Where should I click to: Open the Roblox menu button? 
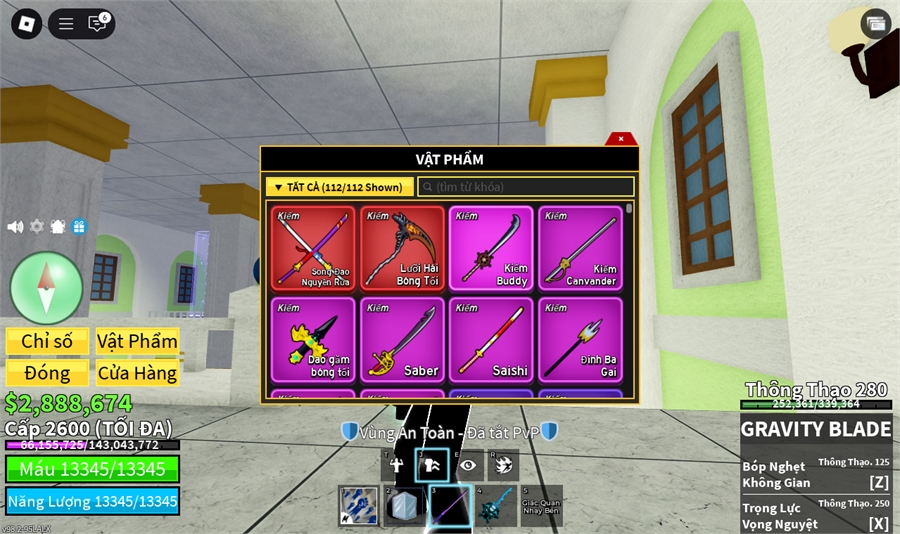pyautogui.click(x=25, y=23)
